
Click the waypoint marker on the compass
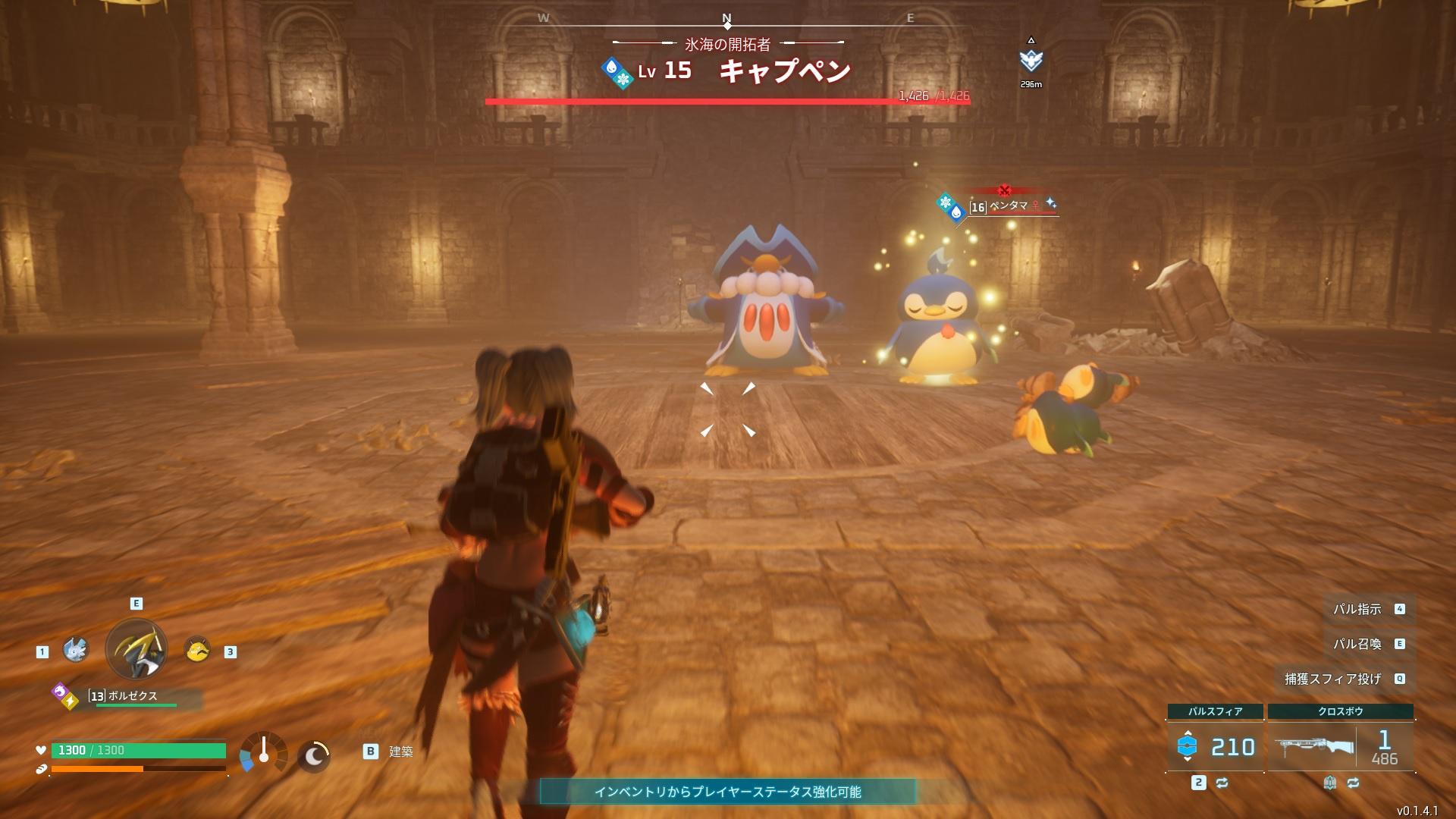click(x=1031, y=61)
